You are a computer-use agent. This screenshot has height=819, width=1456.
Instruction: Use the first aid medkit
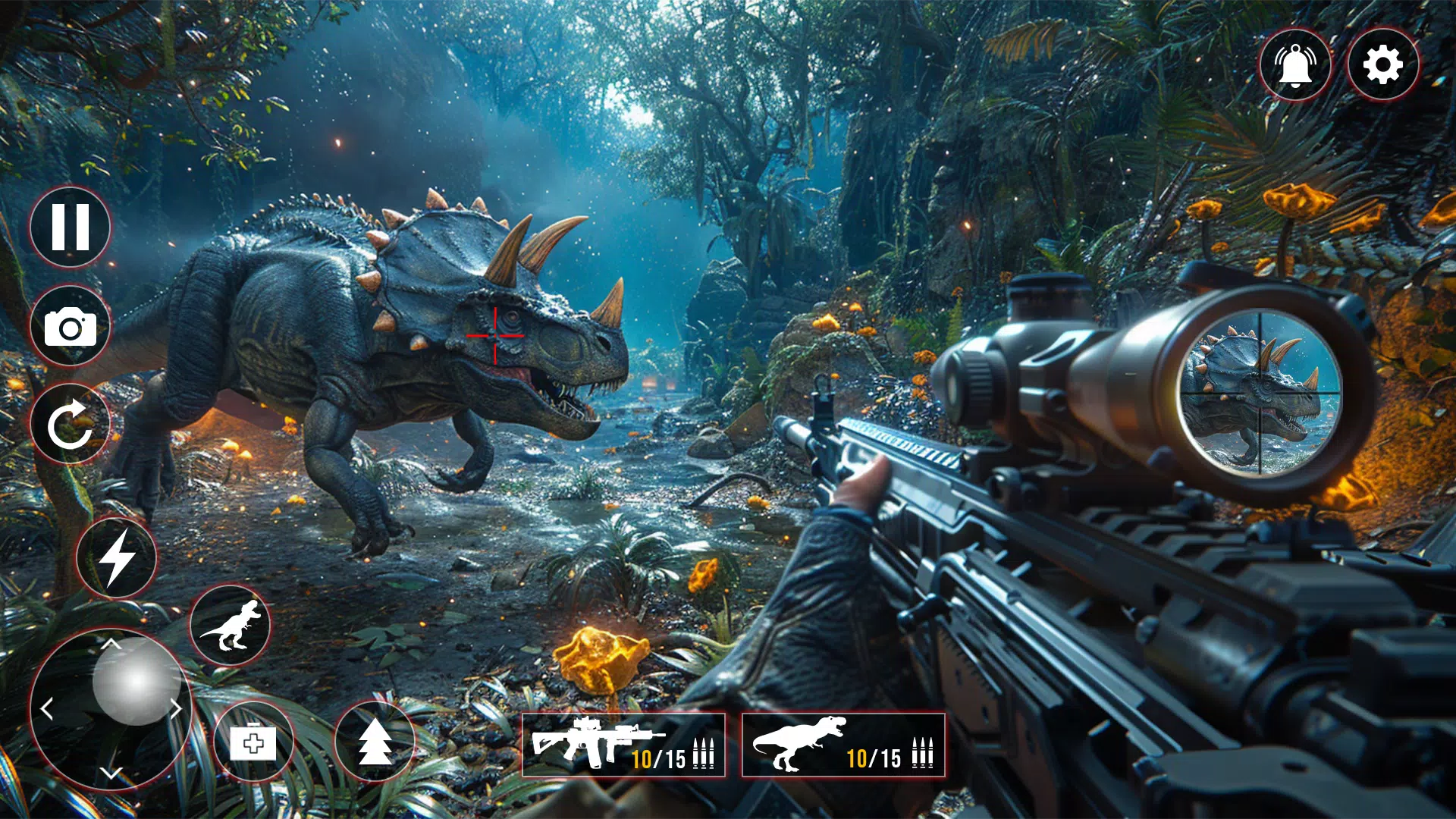click(x=253, y=742)
